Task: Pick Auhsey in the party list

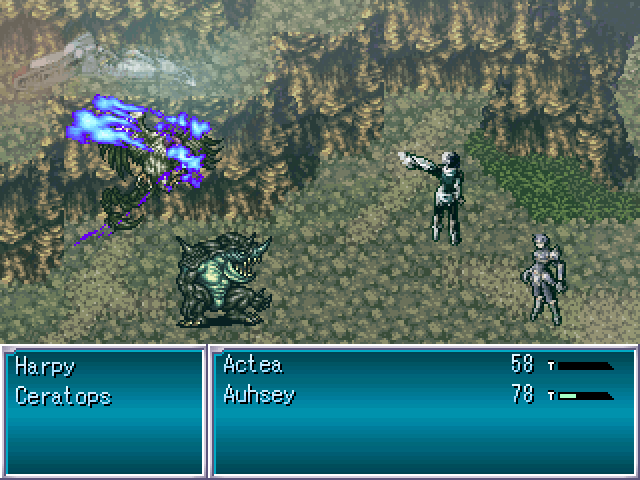Action: [x=258, y=395]
